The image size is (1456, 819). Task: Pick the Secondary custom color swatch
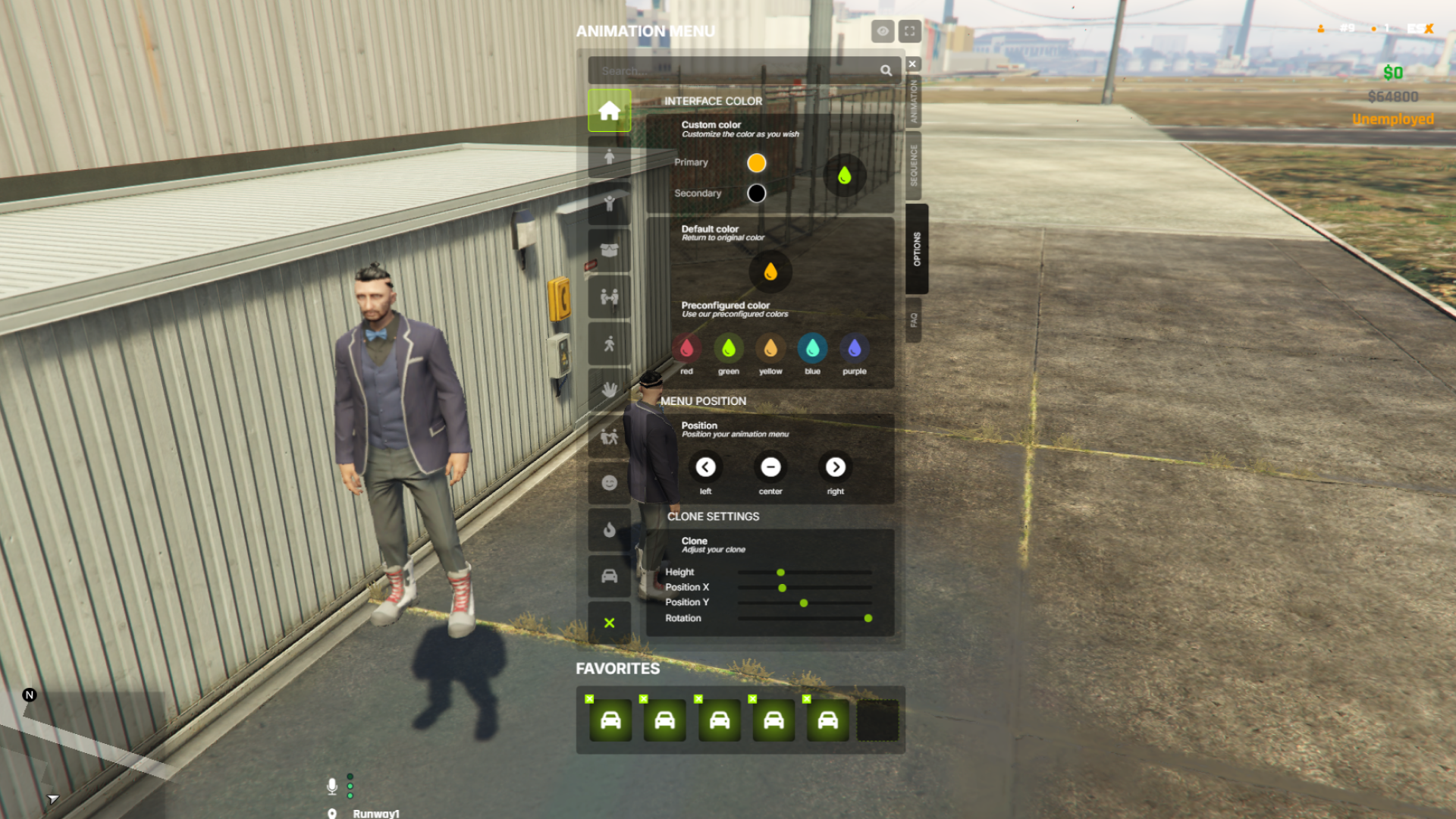tap(756, 193)
